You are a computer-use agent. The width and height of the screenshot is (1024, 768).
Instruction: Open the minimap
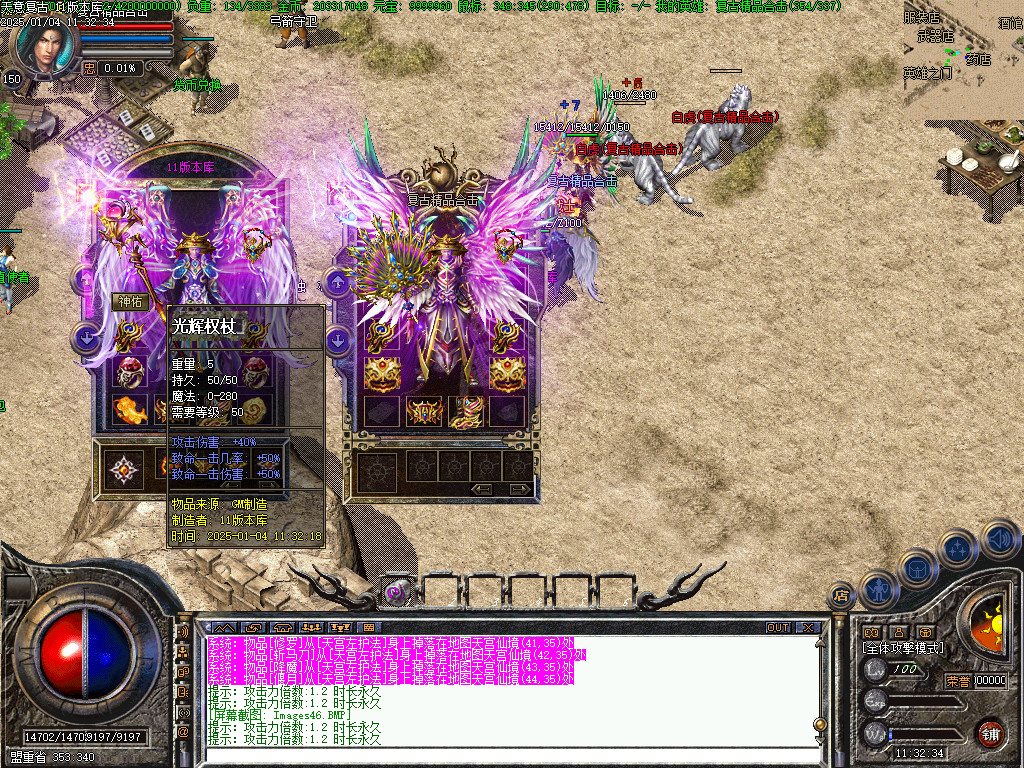point(963,58)
